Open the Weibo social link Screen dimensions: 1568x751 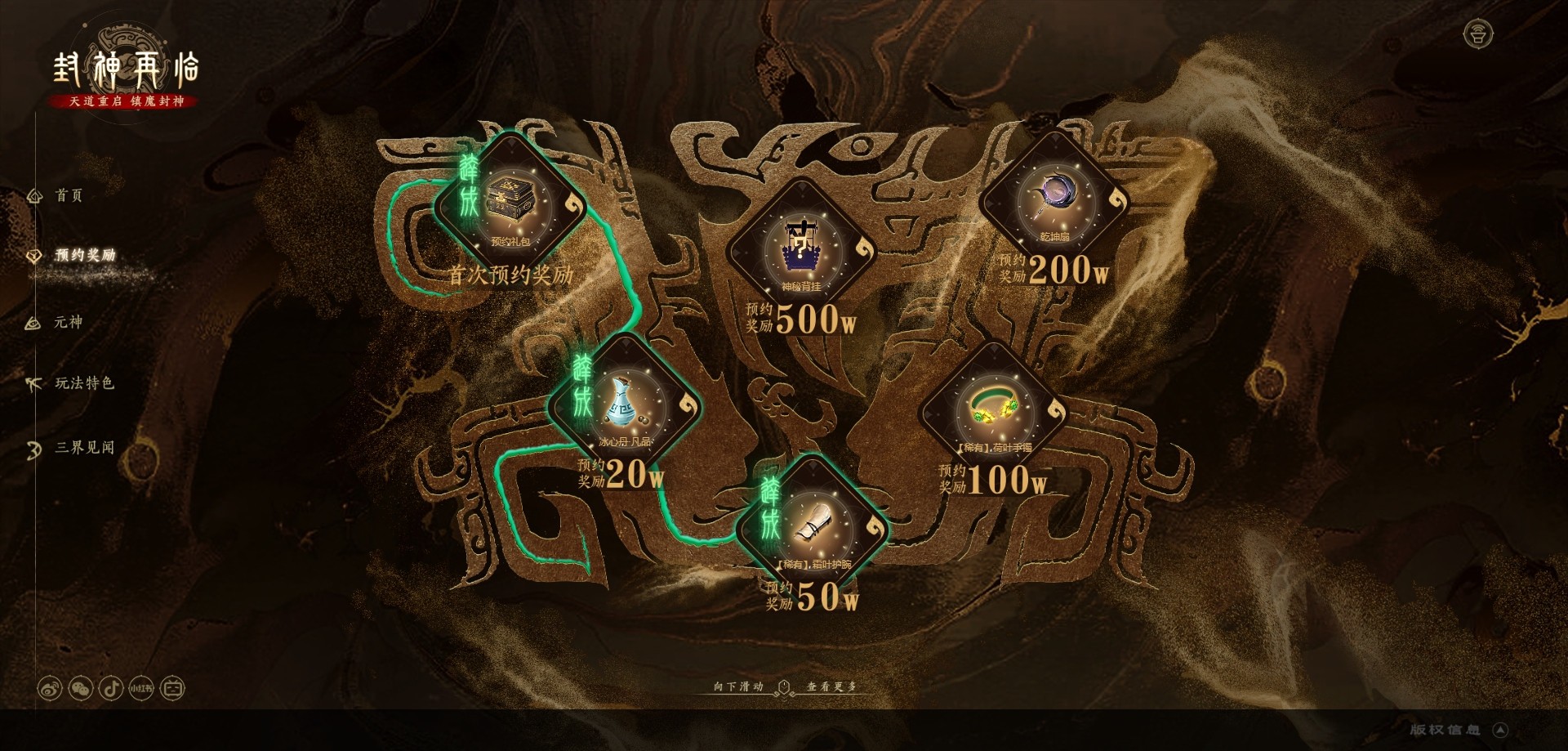coord(50,688)
